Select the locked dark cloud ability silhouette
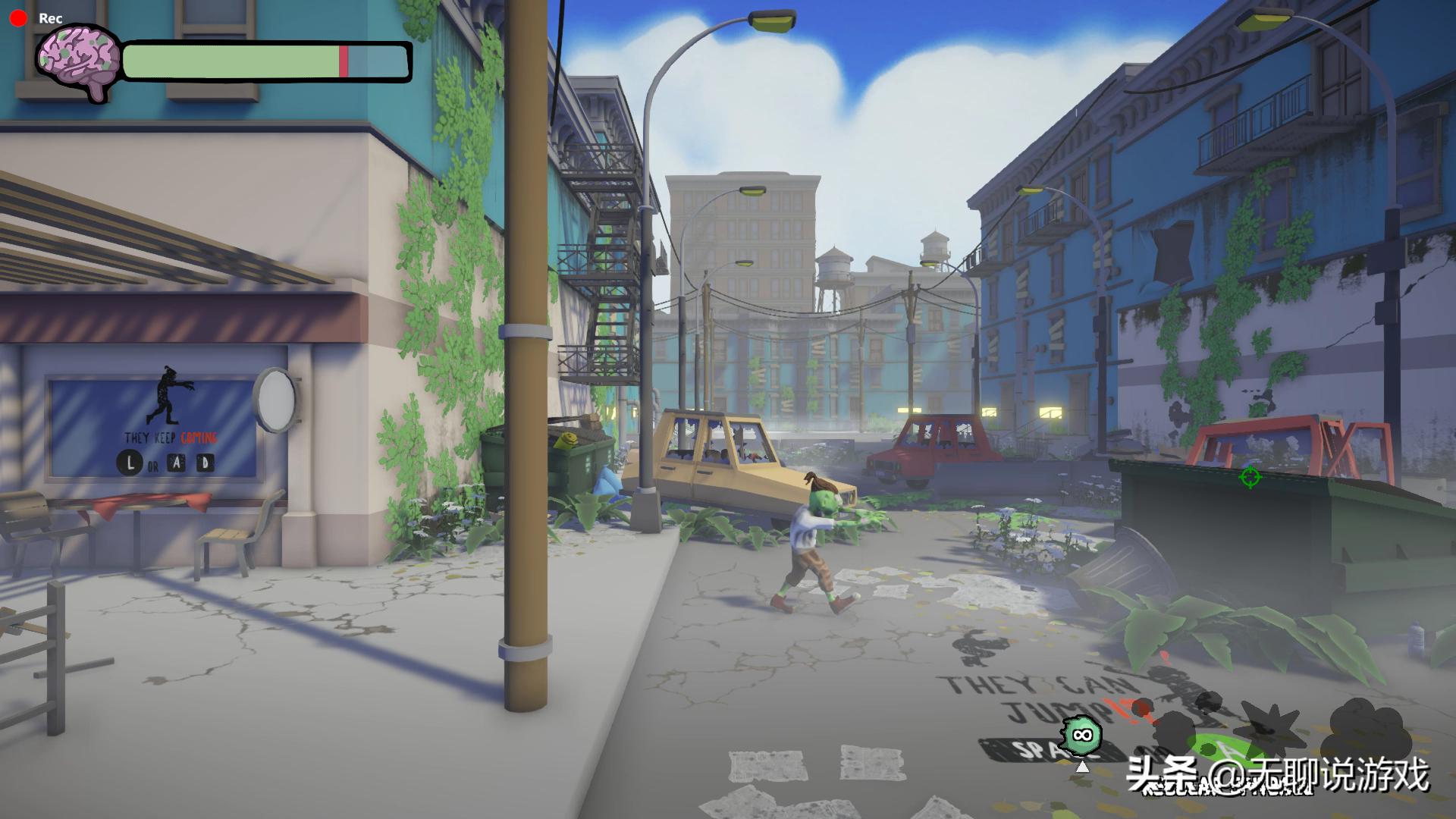This screenshot has height=819, width=1456. point(1367,730)
